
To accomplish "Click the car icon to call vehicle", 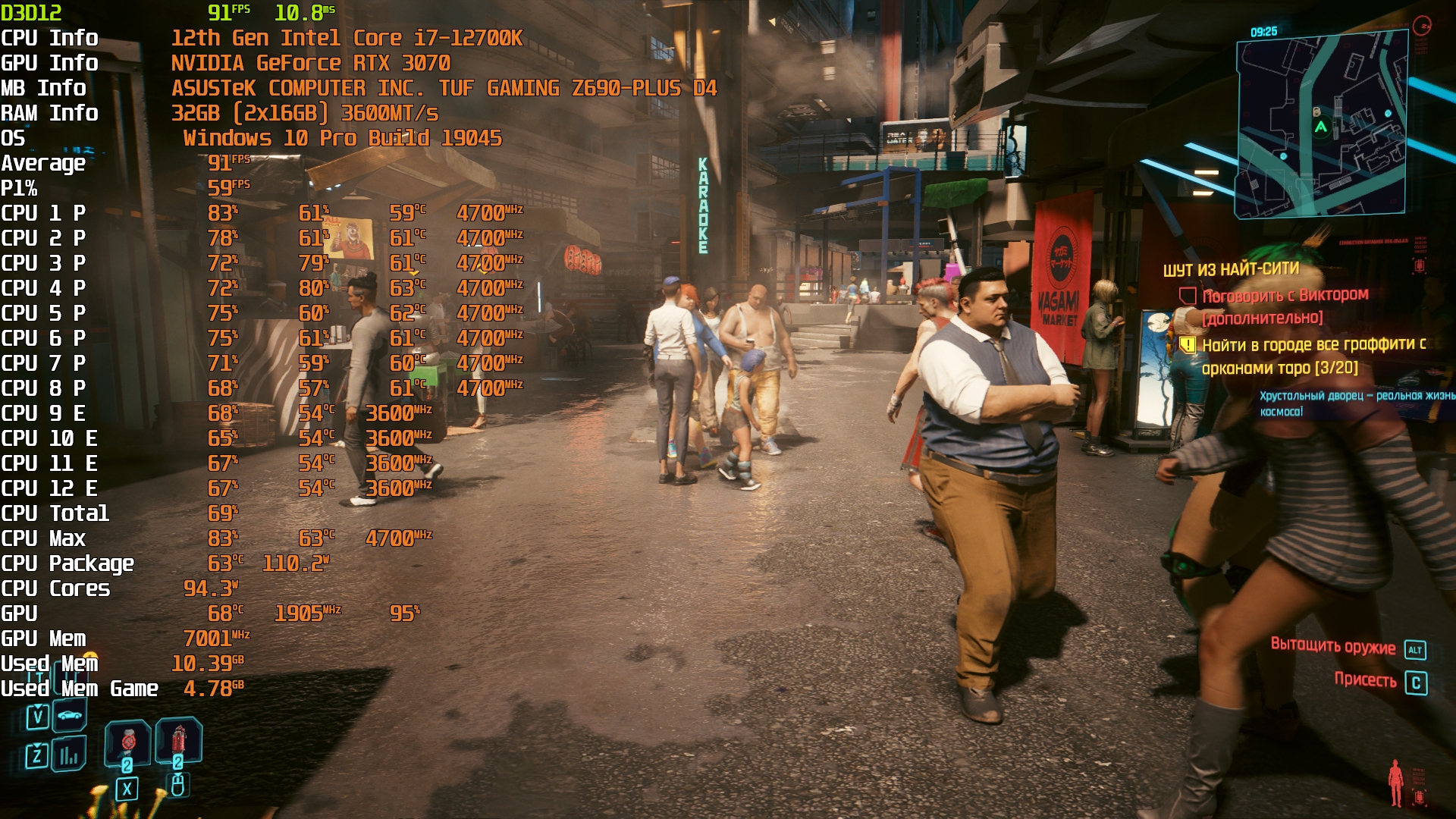I will pyautogui.click(x=69, y=715).
